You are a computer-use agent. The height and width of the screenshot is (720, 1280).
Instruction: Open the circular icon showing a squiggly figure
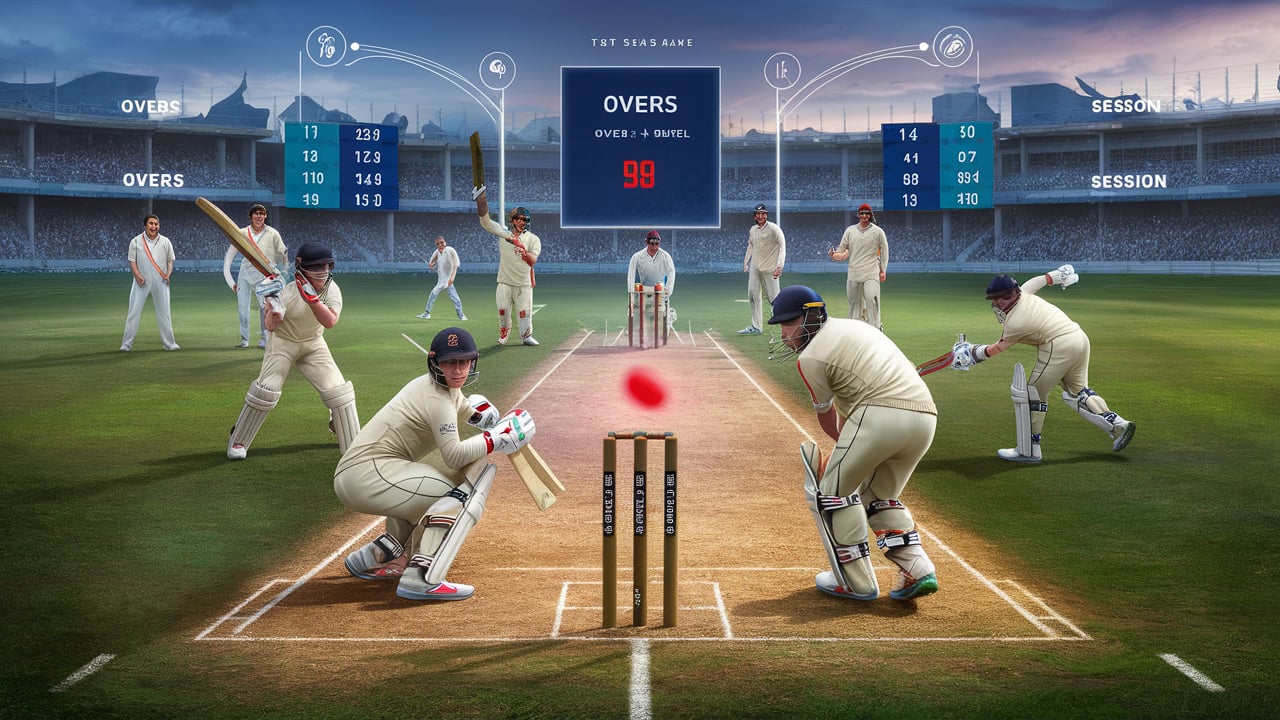[x=325, y=48]
